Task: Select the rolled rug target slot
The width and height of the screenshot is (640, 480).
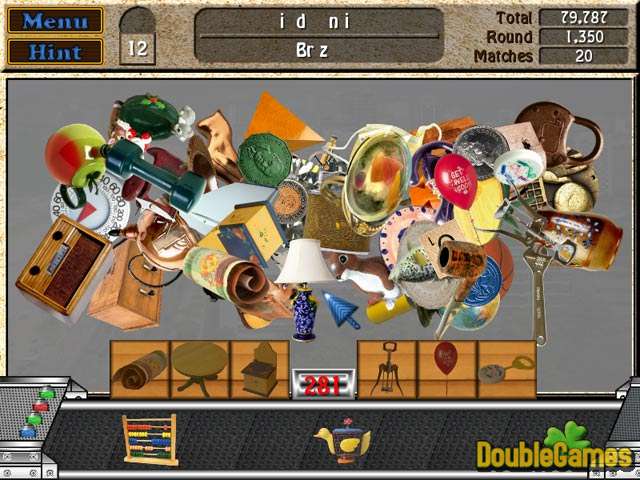Action: click(139, 371)
